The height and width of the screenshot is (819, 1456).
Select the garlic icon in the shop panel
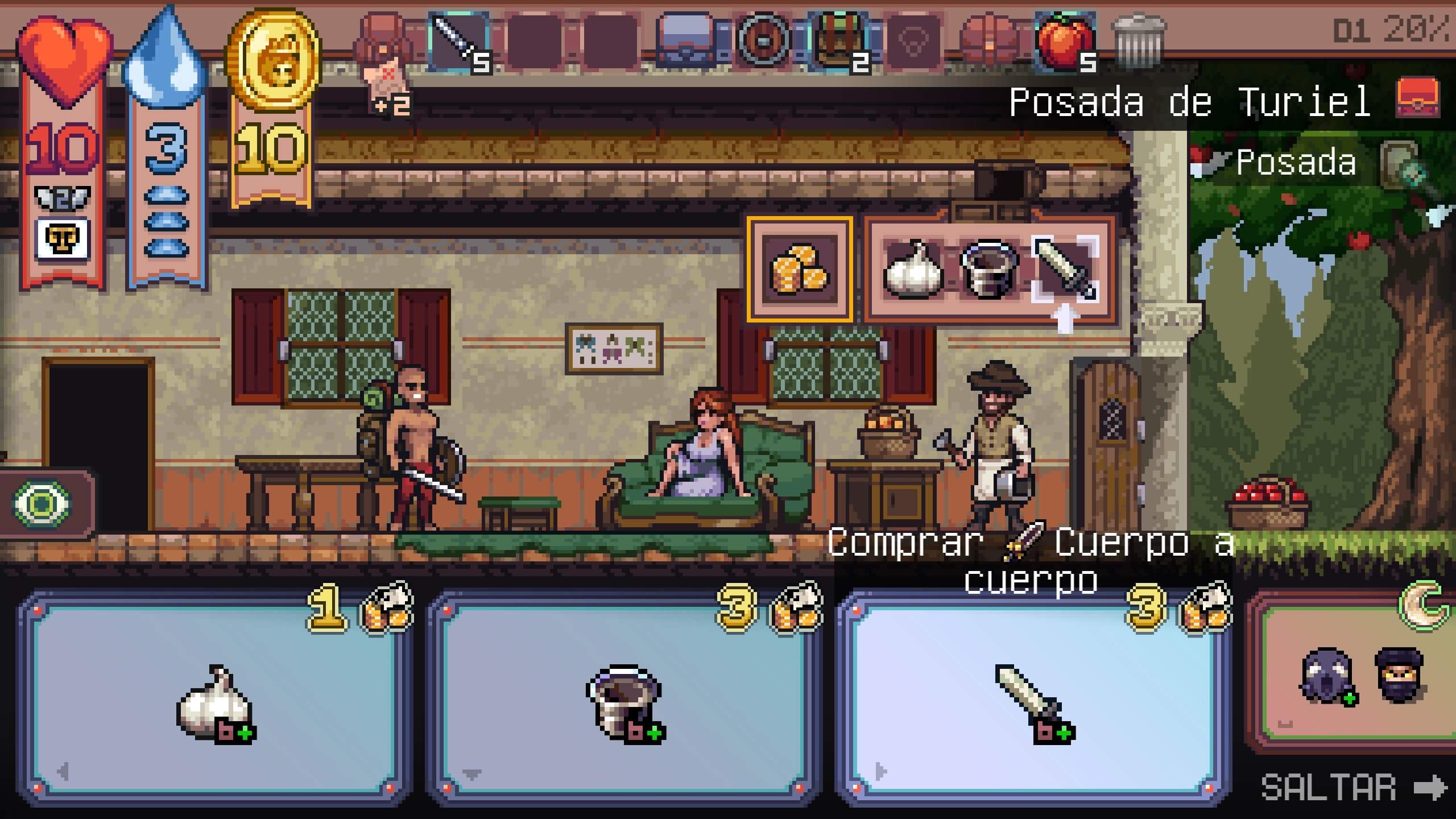click(x=913, y=270)
